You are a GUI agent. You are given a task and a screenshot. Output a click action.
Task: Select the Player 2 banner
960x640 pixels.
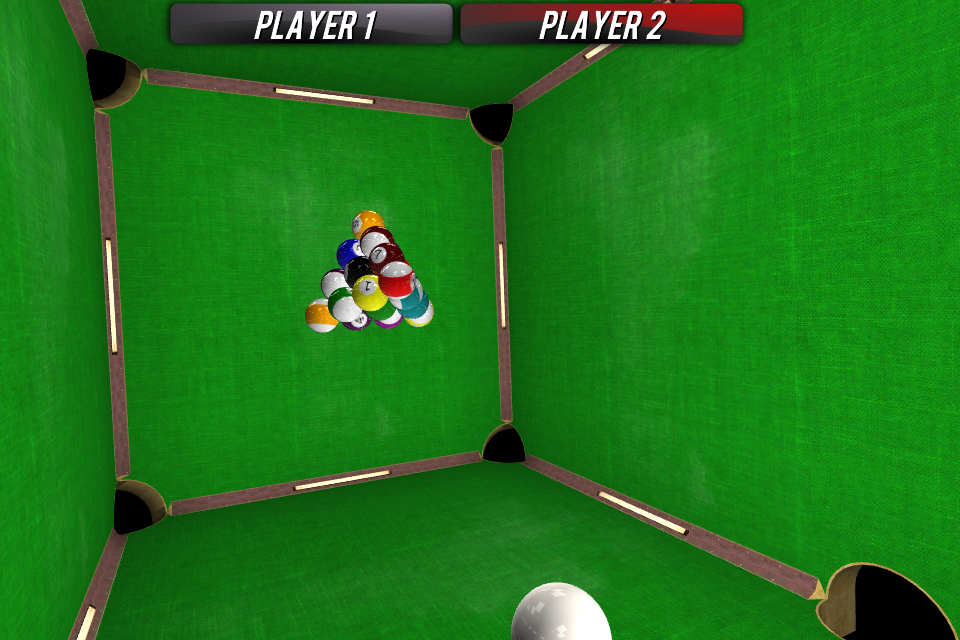601,24
